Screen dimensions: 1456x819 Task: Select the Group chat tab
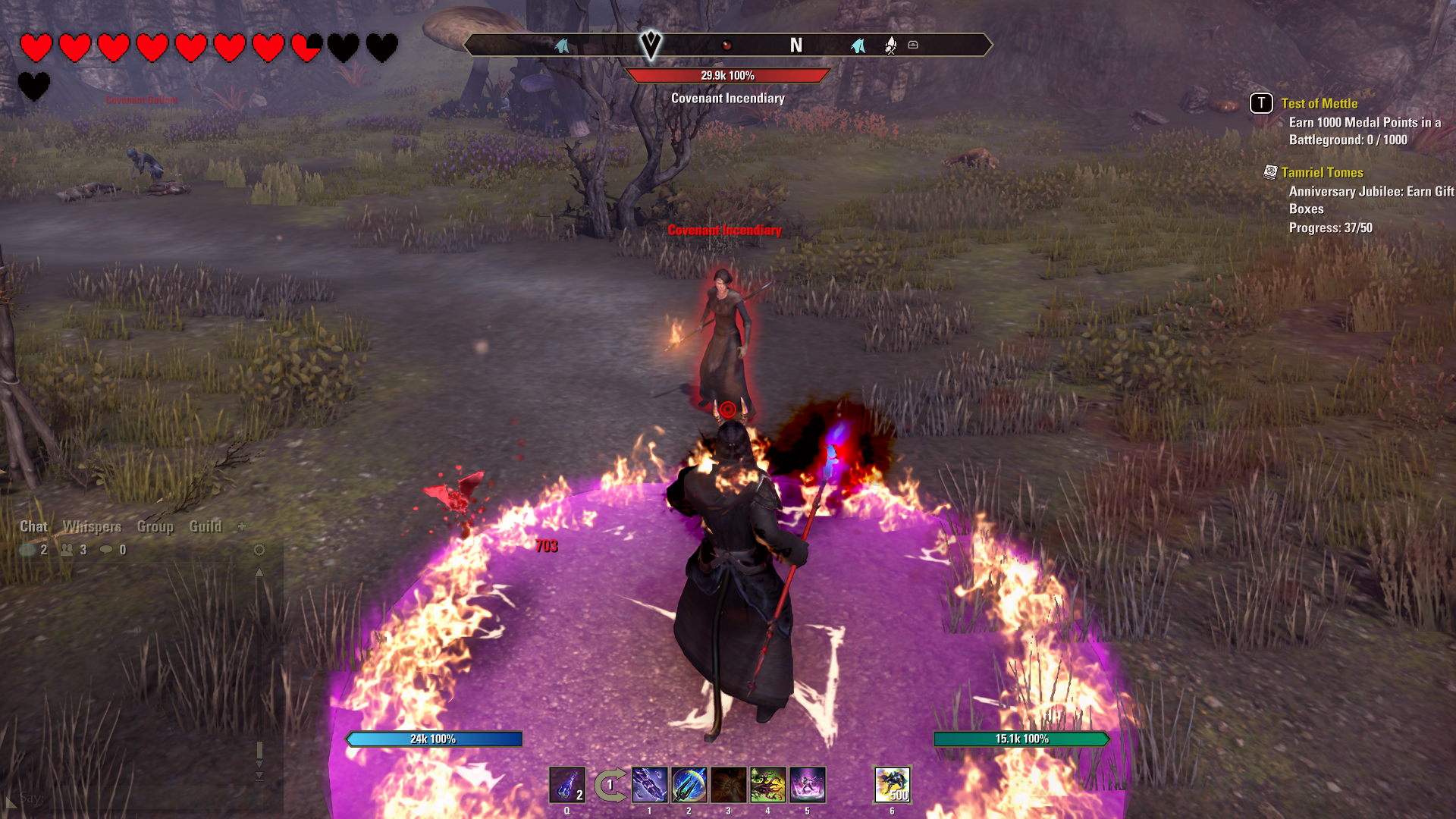[x=155, y=526]
